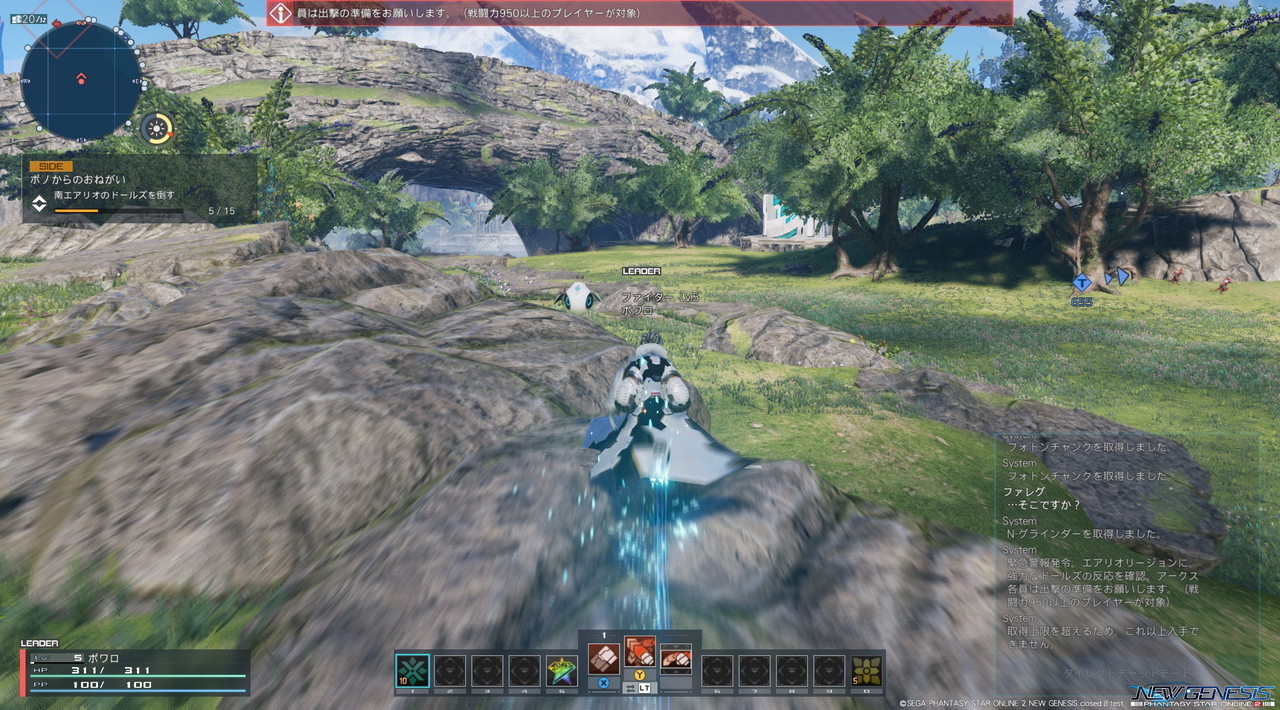This screenshot has width=1280, height=710.
Task: Click the day-night sun clock icon
Action: [156, 128]
